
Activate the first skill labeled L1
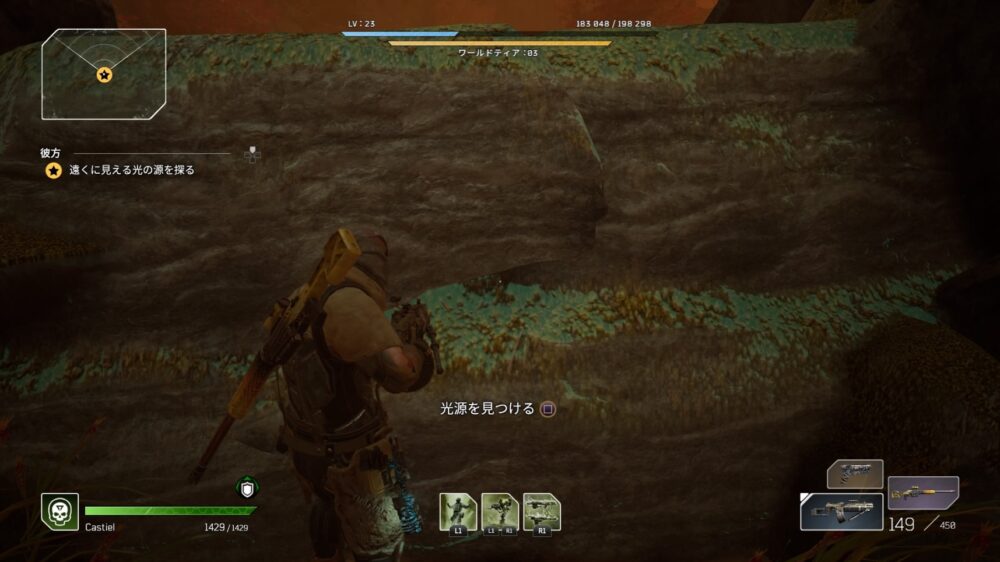click(x=458, y=511)
